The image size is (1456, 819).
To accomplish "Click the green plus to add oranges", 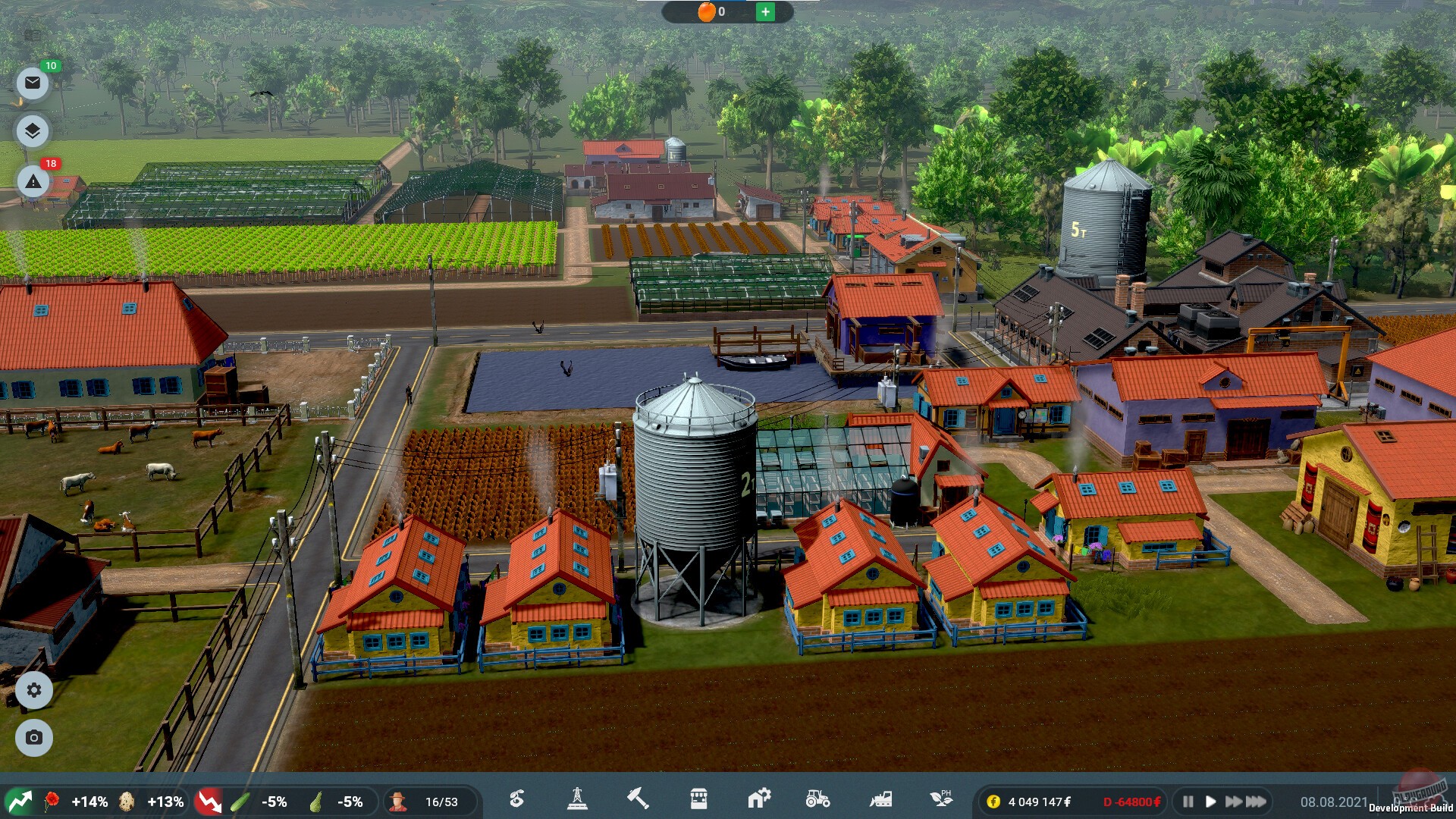I will click(x=765, y=12).
